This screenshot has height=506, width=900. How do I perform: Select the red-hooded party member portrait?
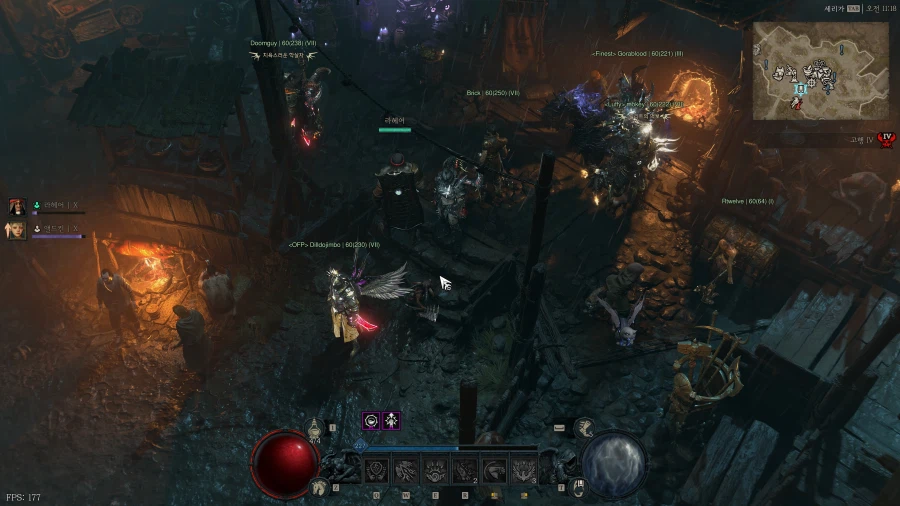coord(17,207)
